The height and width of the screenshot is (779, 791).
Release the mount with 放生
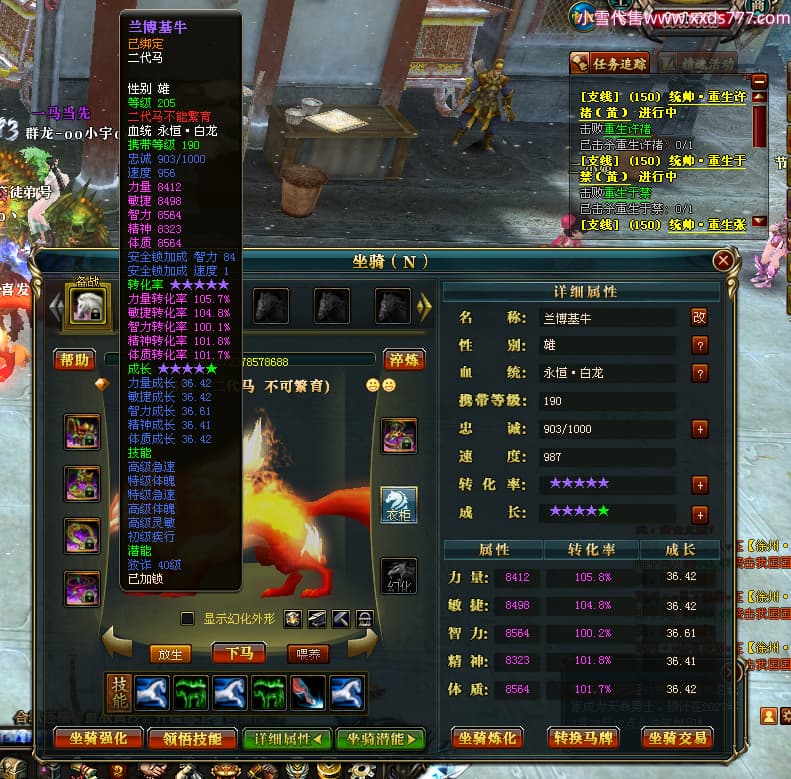click(x=171, y=654)
